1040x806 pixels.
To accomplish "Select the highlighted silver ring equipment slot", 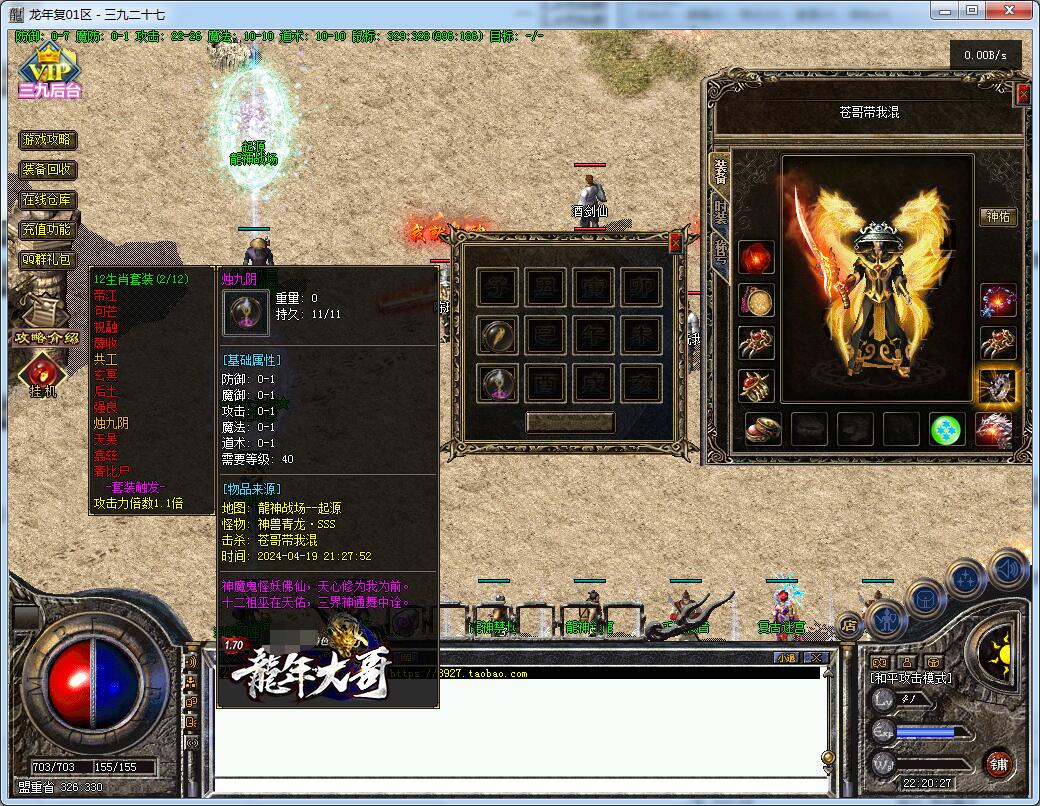I will click(997, 386).
